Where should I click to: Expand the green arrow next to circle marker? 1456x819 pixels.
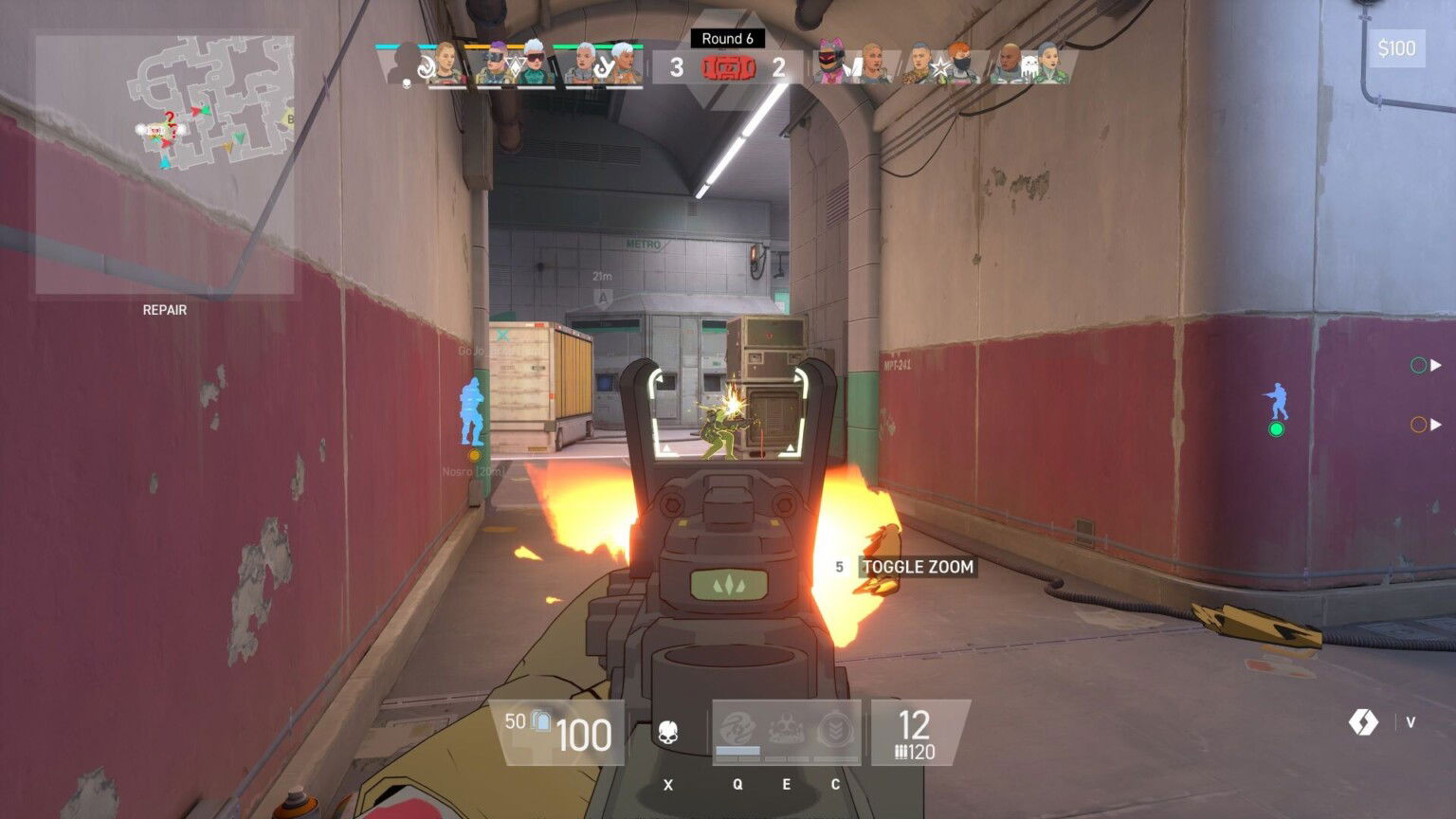1436,364
